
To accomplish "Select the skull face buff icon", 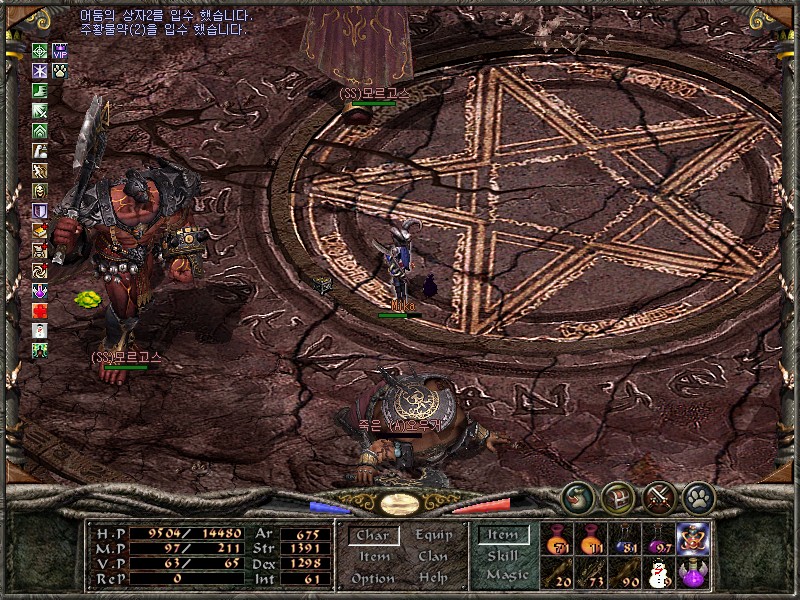I will 40,191.
